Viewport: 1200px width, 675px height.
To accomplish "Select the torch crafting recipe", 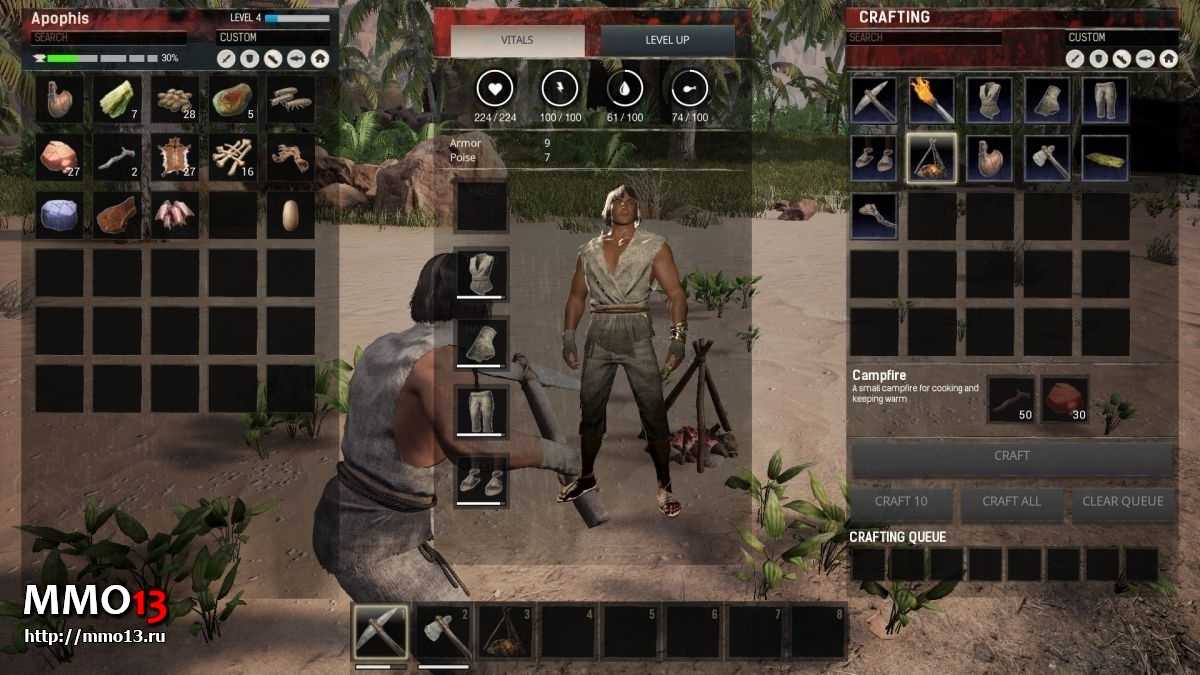I will (931, 100).
